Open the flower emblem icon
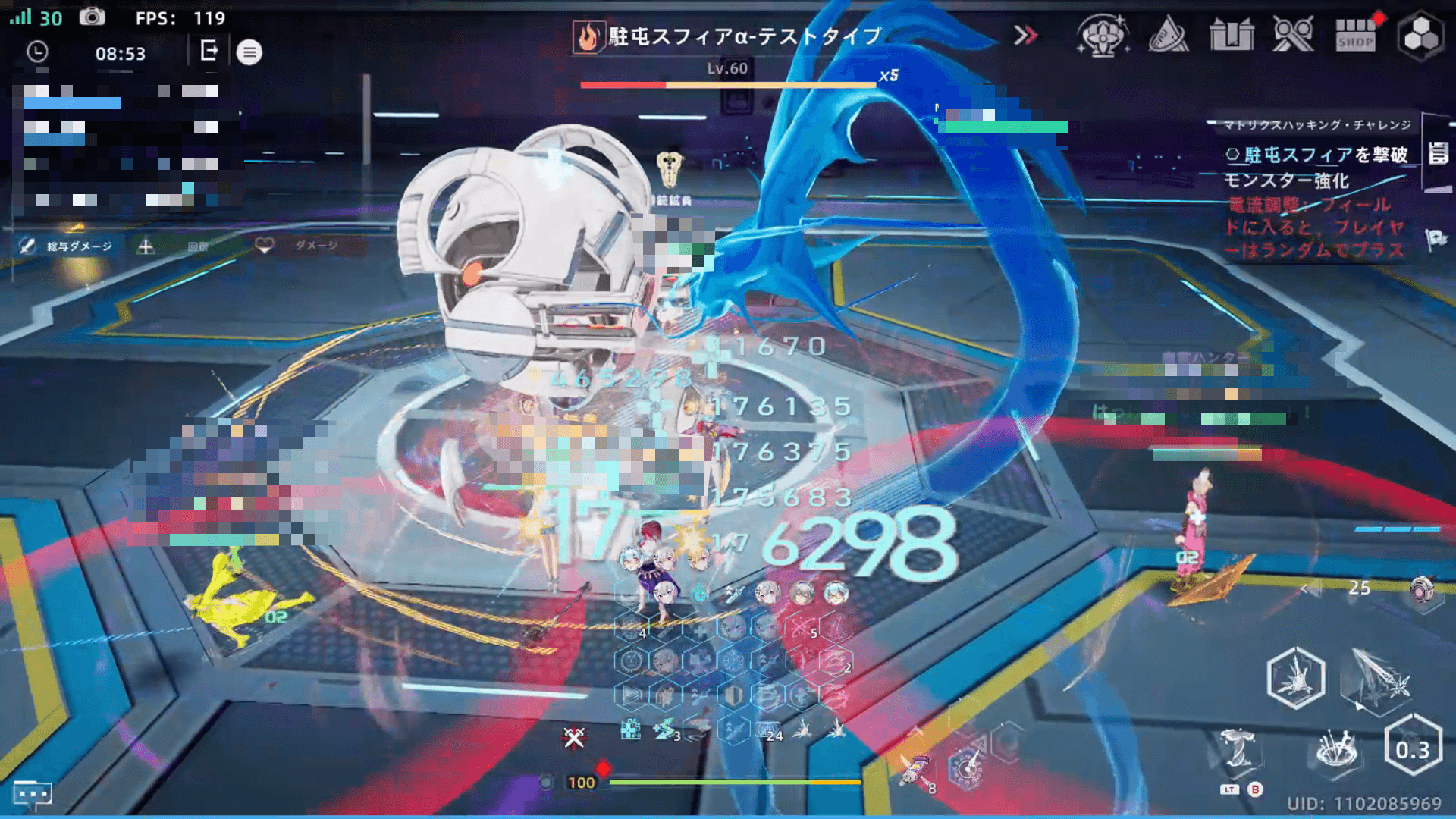1456x819 pixels. pos(1103,35)
